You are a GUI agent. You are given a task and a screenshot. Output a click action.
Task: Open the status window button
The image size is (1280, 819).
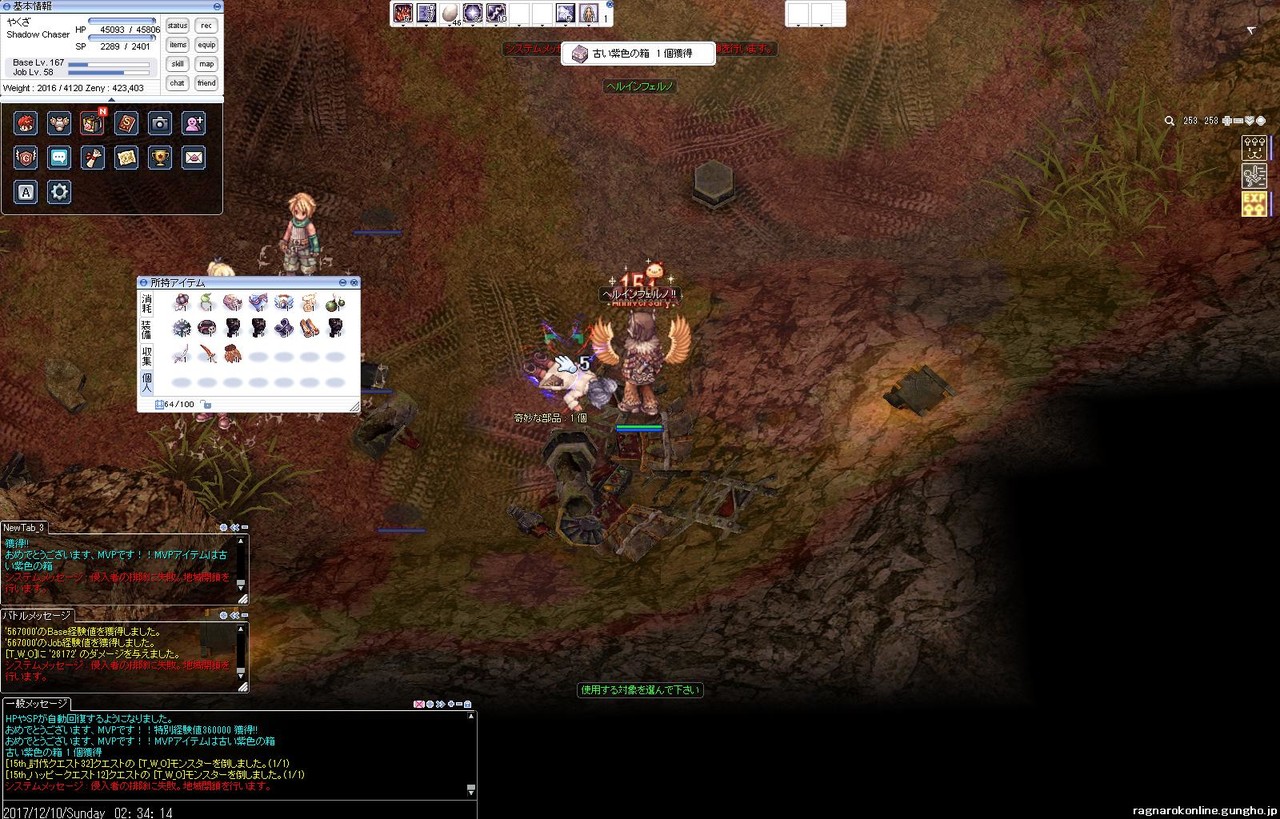177,26
